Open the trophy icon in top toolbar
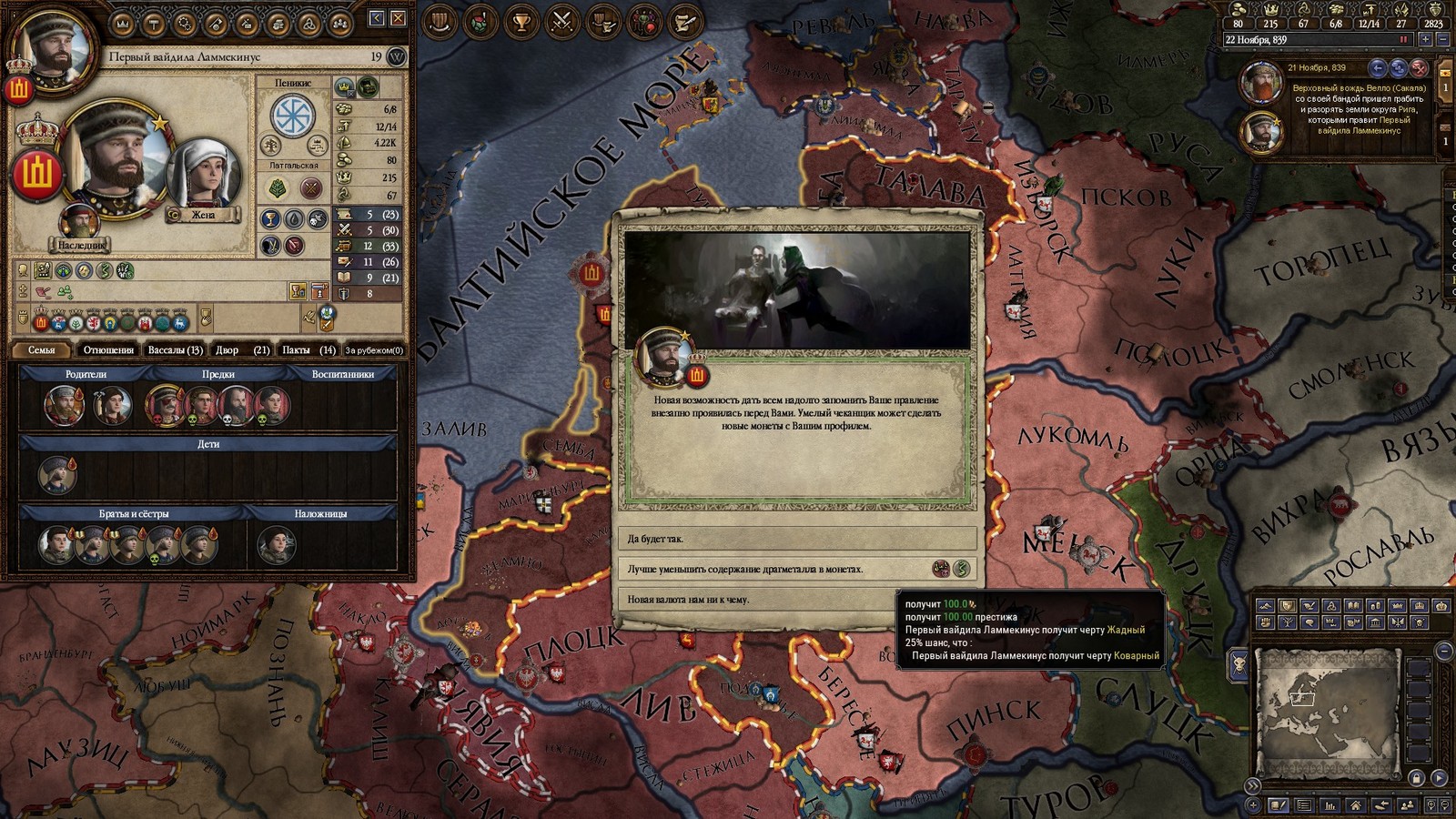The width and height of the screenshot is (1456, 819). 521,22
